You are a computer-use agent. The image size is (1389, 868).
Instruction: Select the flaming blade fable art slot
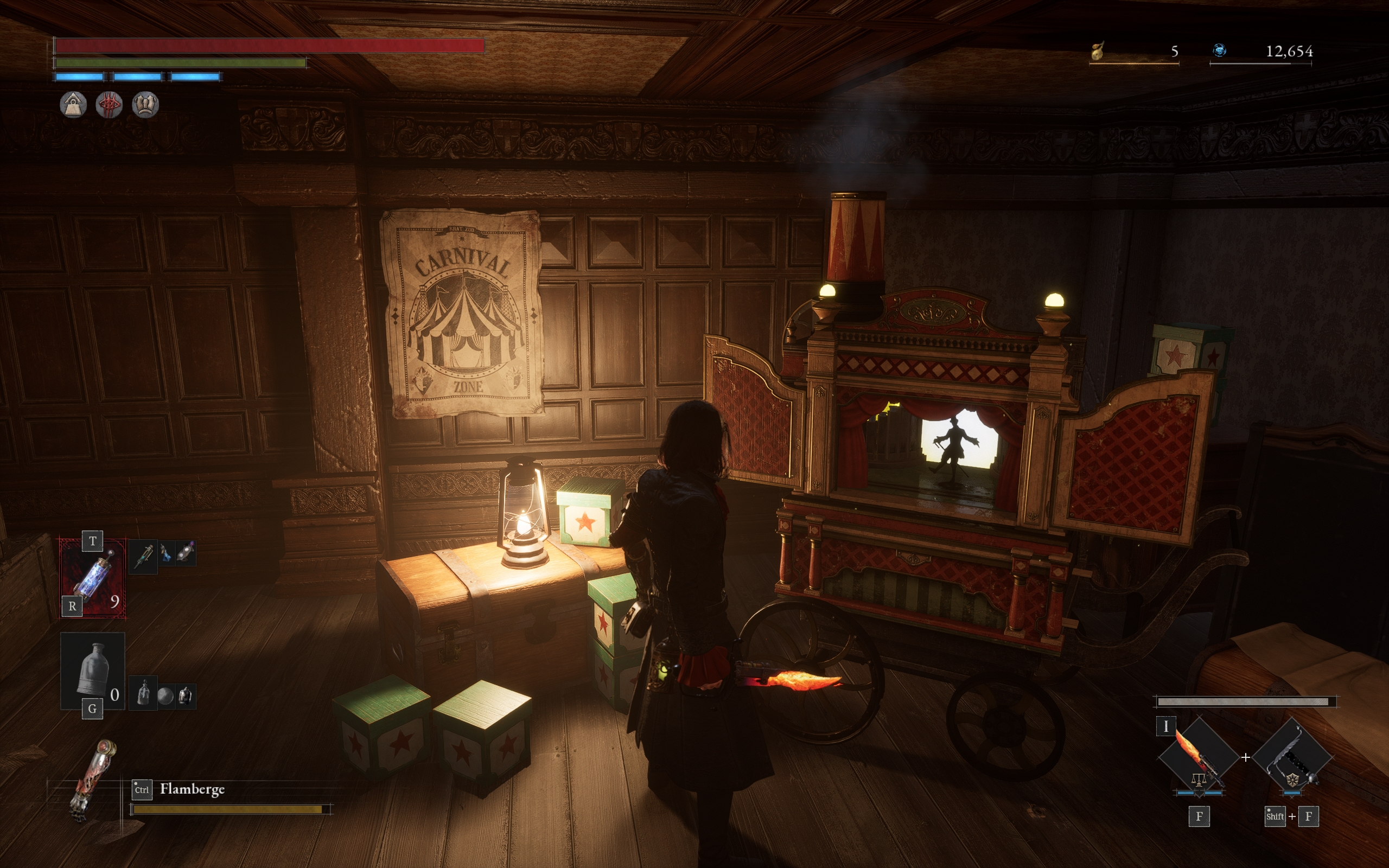point(1199,757)
